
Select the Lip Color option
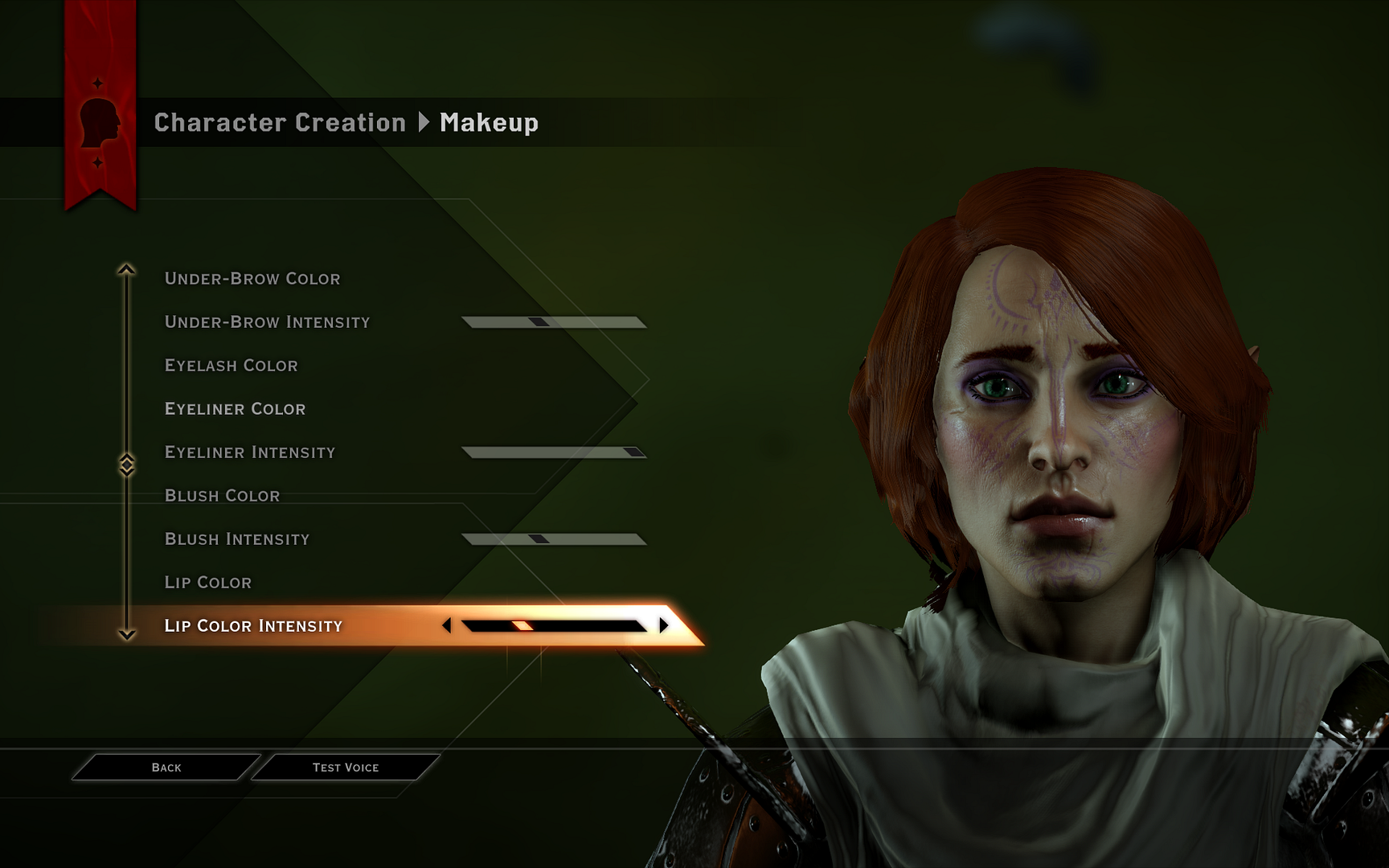[207, 582]
